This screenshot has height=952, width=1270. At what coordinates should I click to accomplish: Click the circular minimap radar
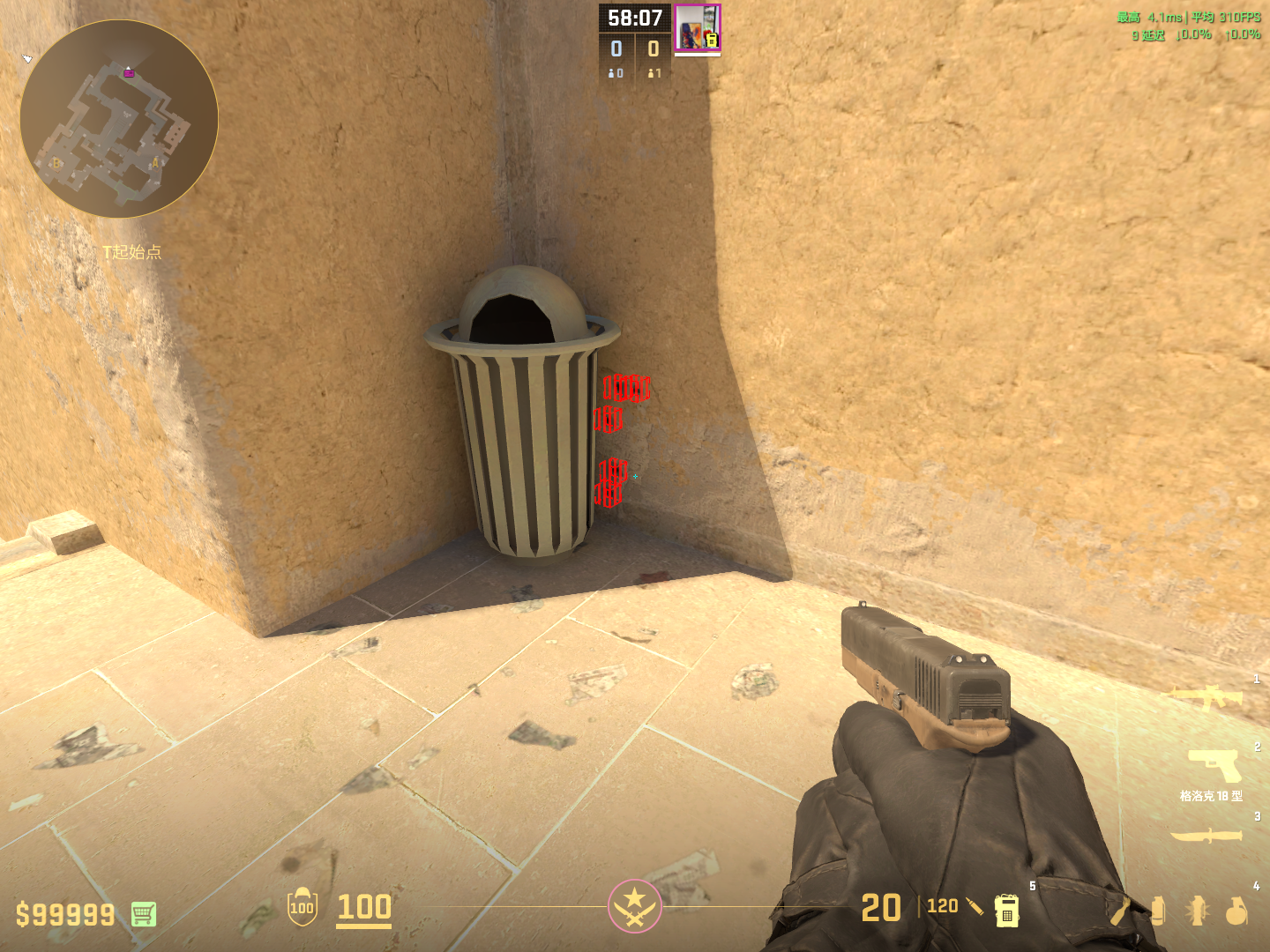coord(119,119)
